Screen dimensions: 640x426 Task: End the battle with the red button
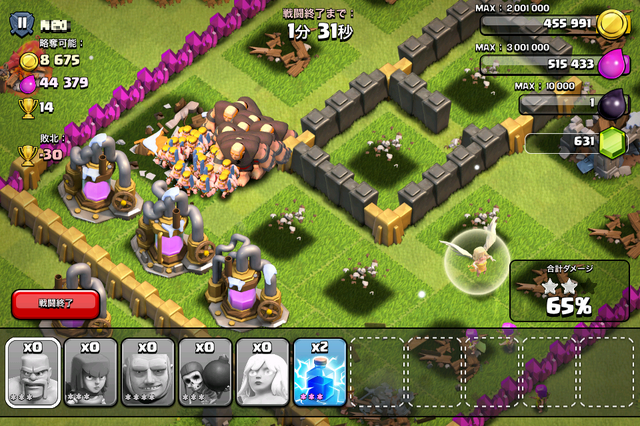[56, 302]
